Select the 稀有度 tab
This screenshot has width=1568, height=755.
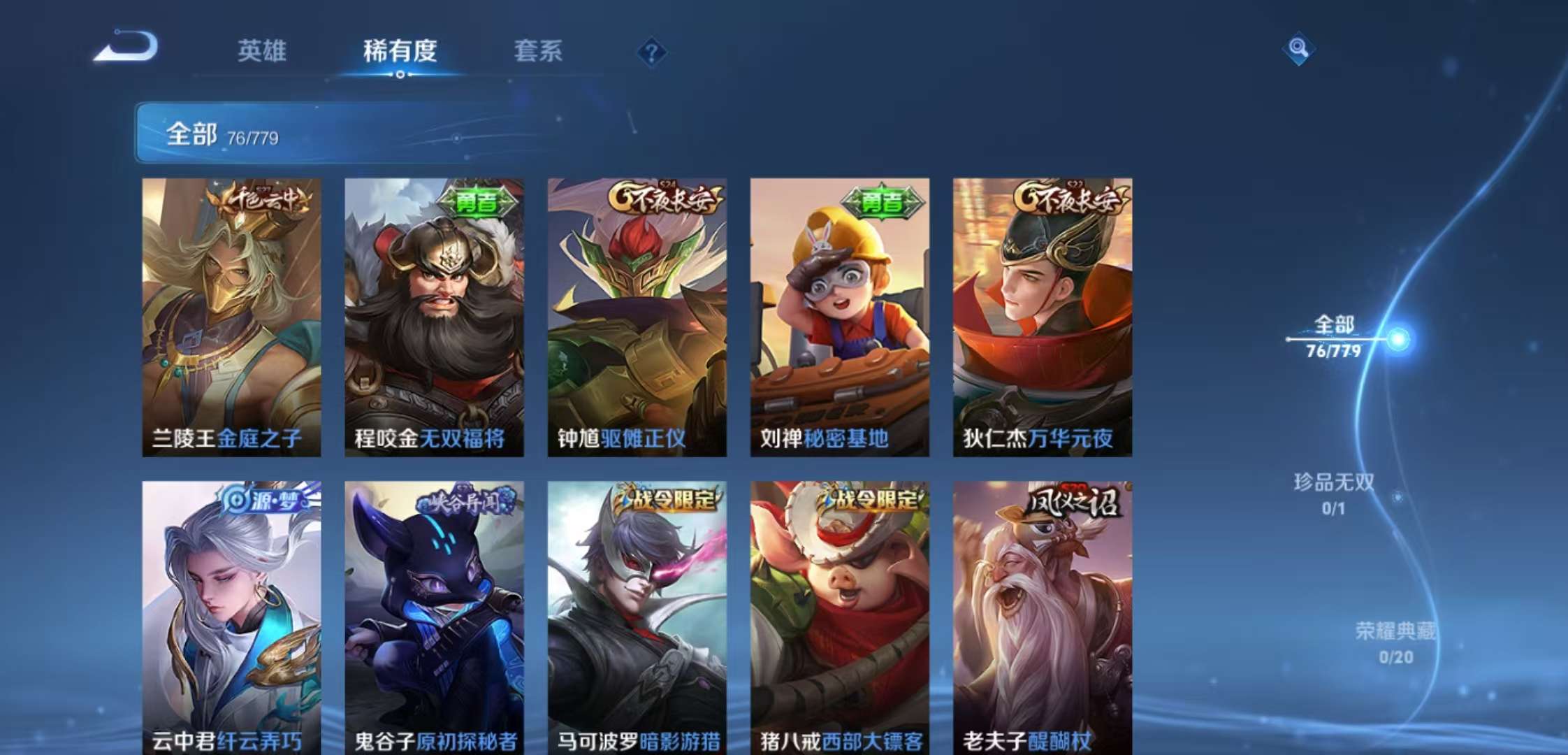tap(398, 52)
